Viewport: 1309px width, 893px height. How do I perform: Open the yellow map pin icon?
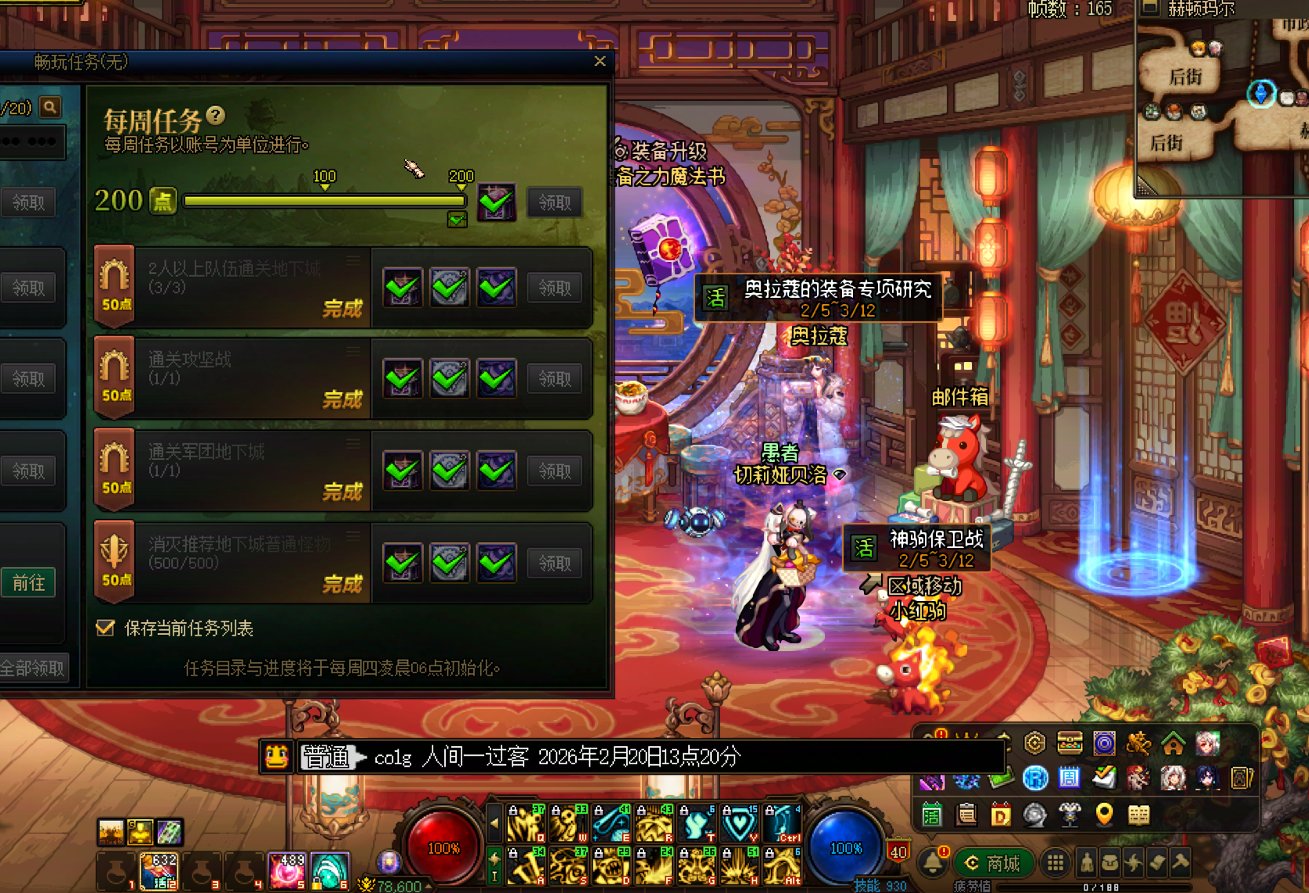(1104, 814)
